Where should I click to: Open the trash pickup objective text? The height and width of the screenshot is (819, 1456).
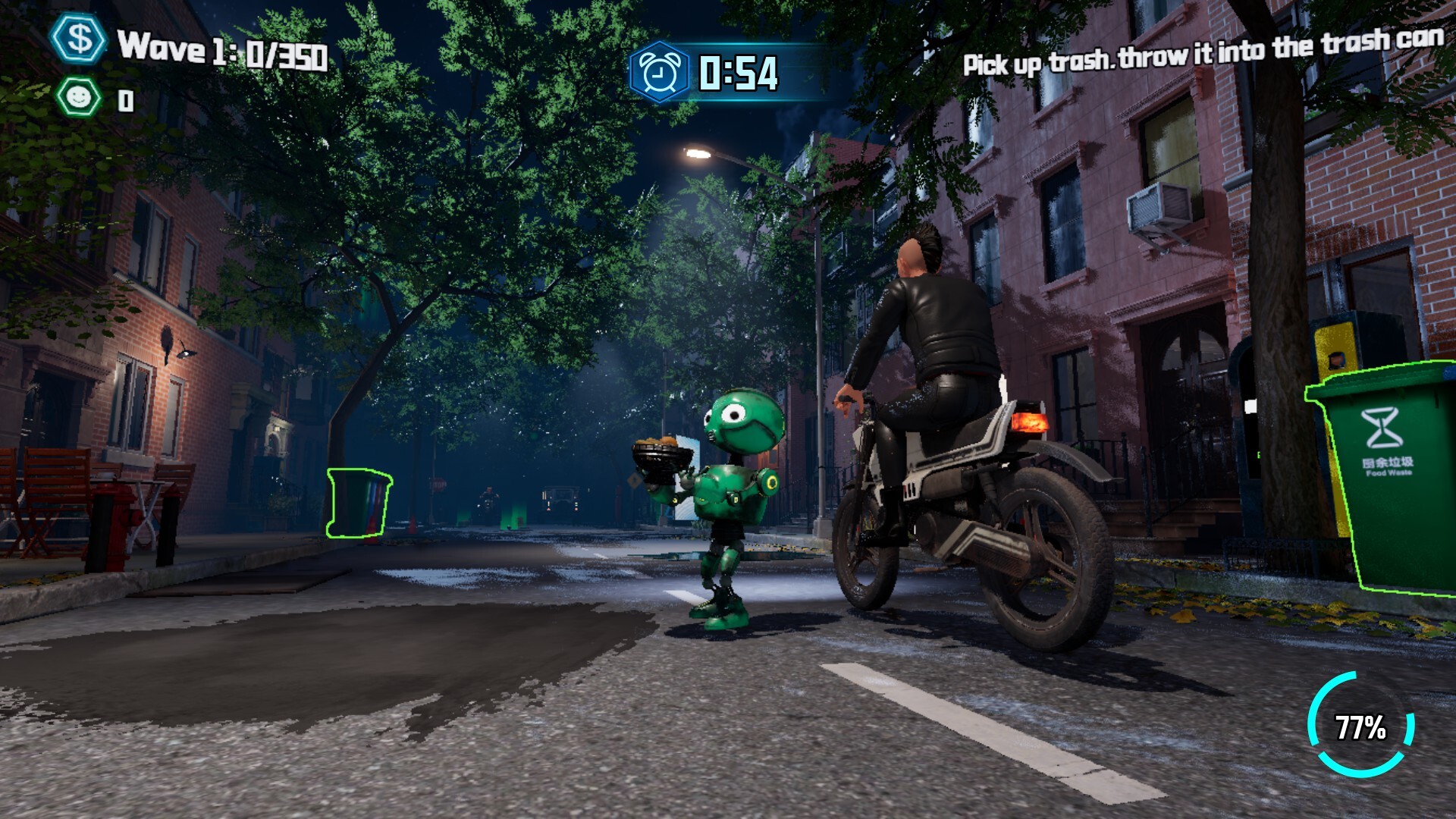(x=1203, y=53)
